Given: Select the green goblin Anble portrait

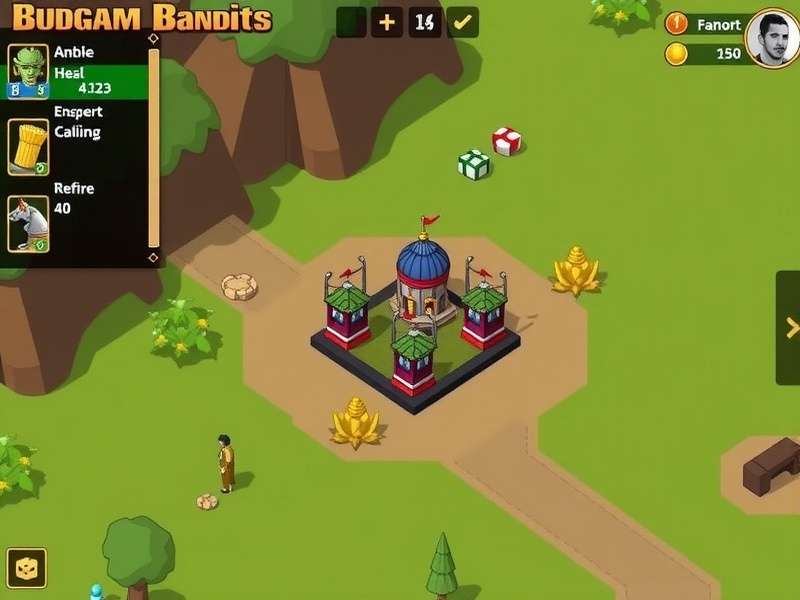Looking at the screenshot, I should [28, 70].
